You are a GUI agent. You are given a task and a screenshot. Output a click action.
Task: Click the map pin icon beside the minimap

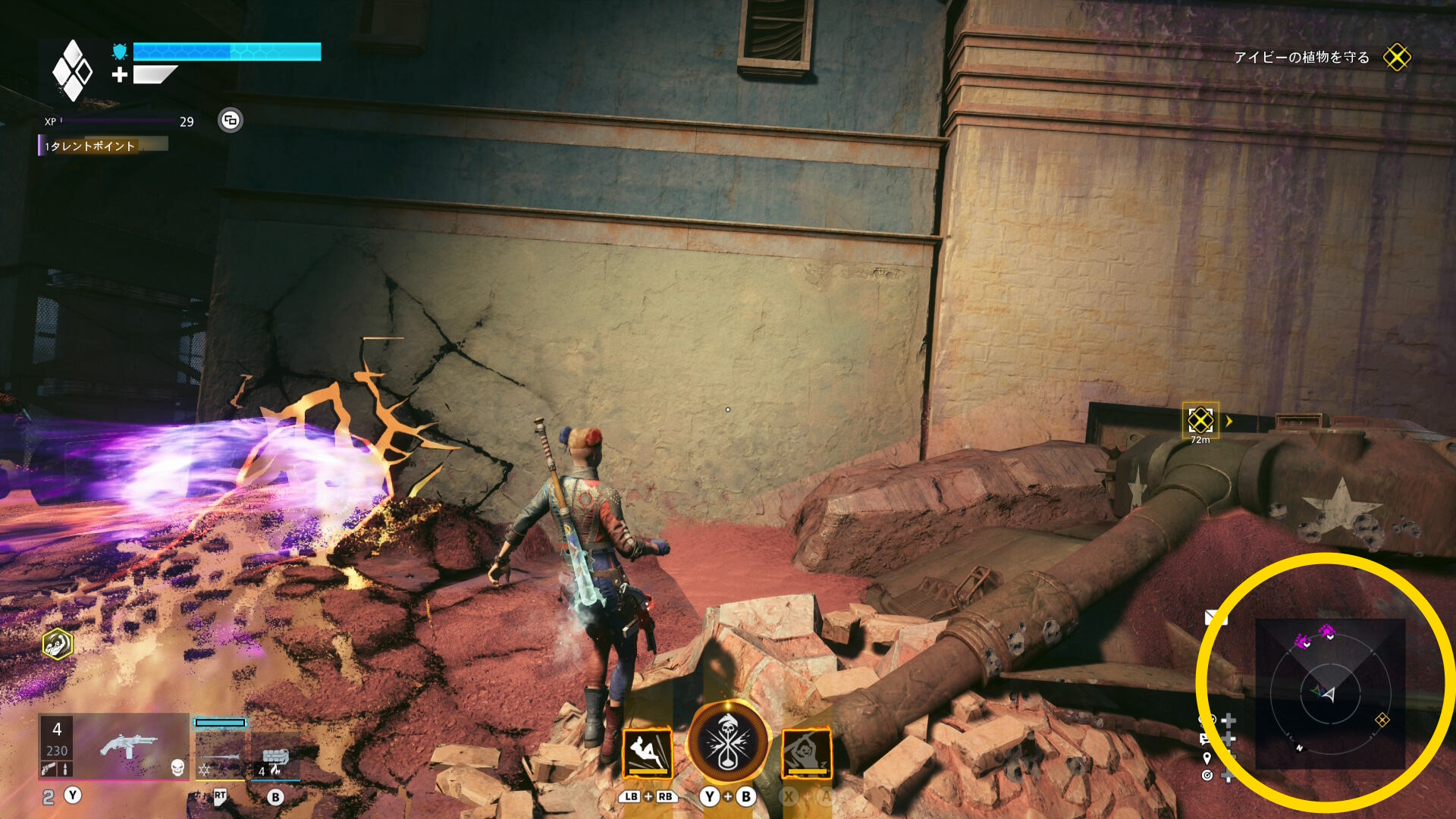click(1207, 758)
